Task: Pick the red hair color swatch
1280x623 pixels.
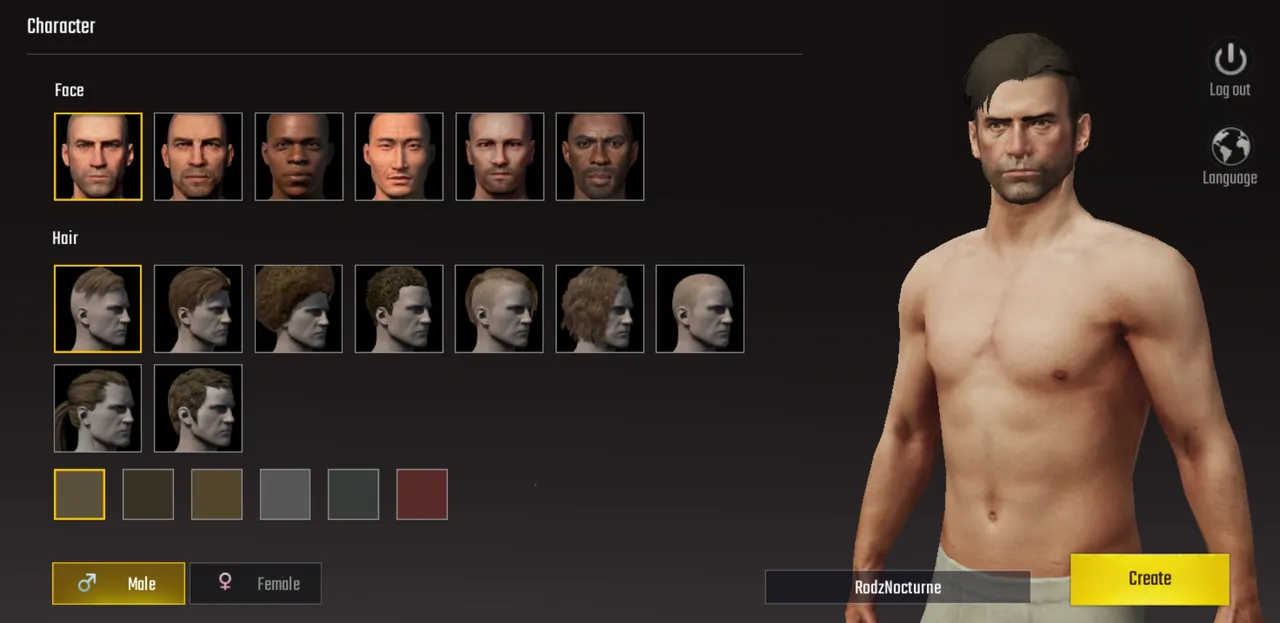Action: pyautogui.click(x=422, y=495)
